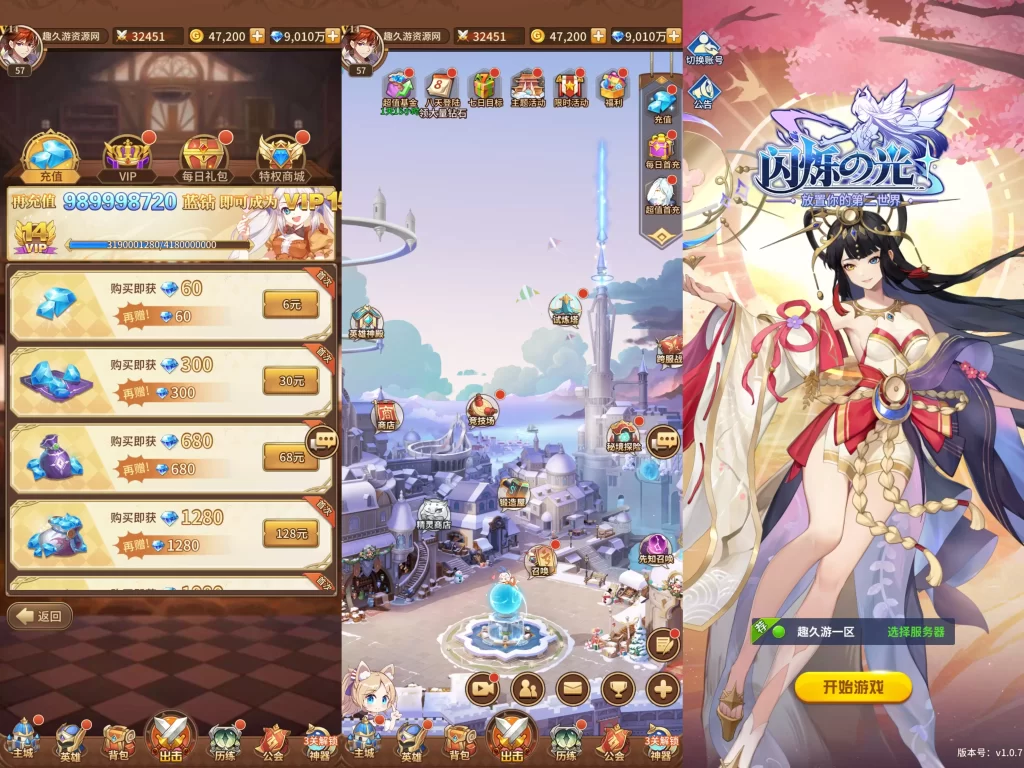Viewport: 1024px width, 768px height.
Task: Show the 七日目标 seven-day goals
Action: 485,89
